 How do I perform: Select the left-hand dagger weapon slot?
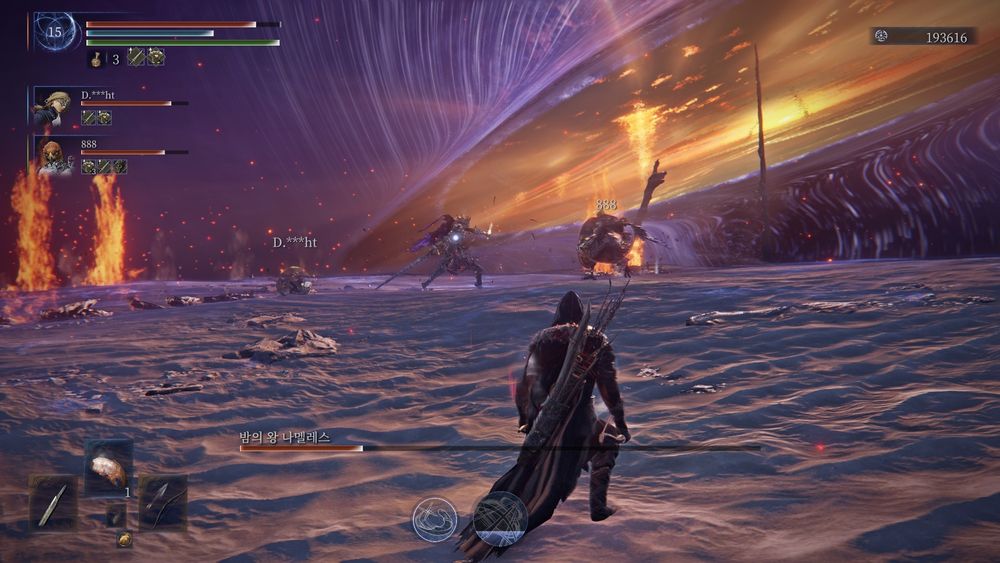click(53, 502)
